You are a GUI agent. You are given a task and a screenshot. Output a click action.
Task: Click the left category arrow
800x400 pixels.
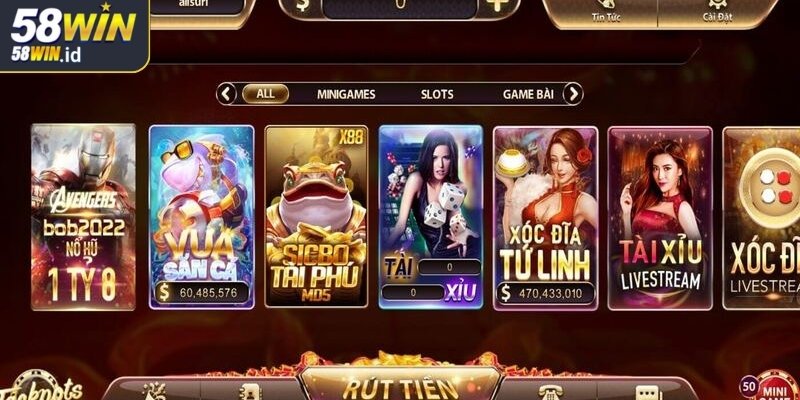pos(227,94)
